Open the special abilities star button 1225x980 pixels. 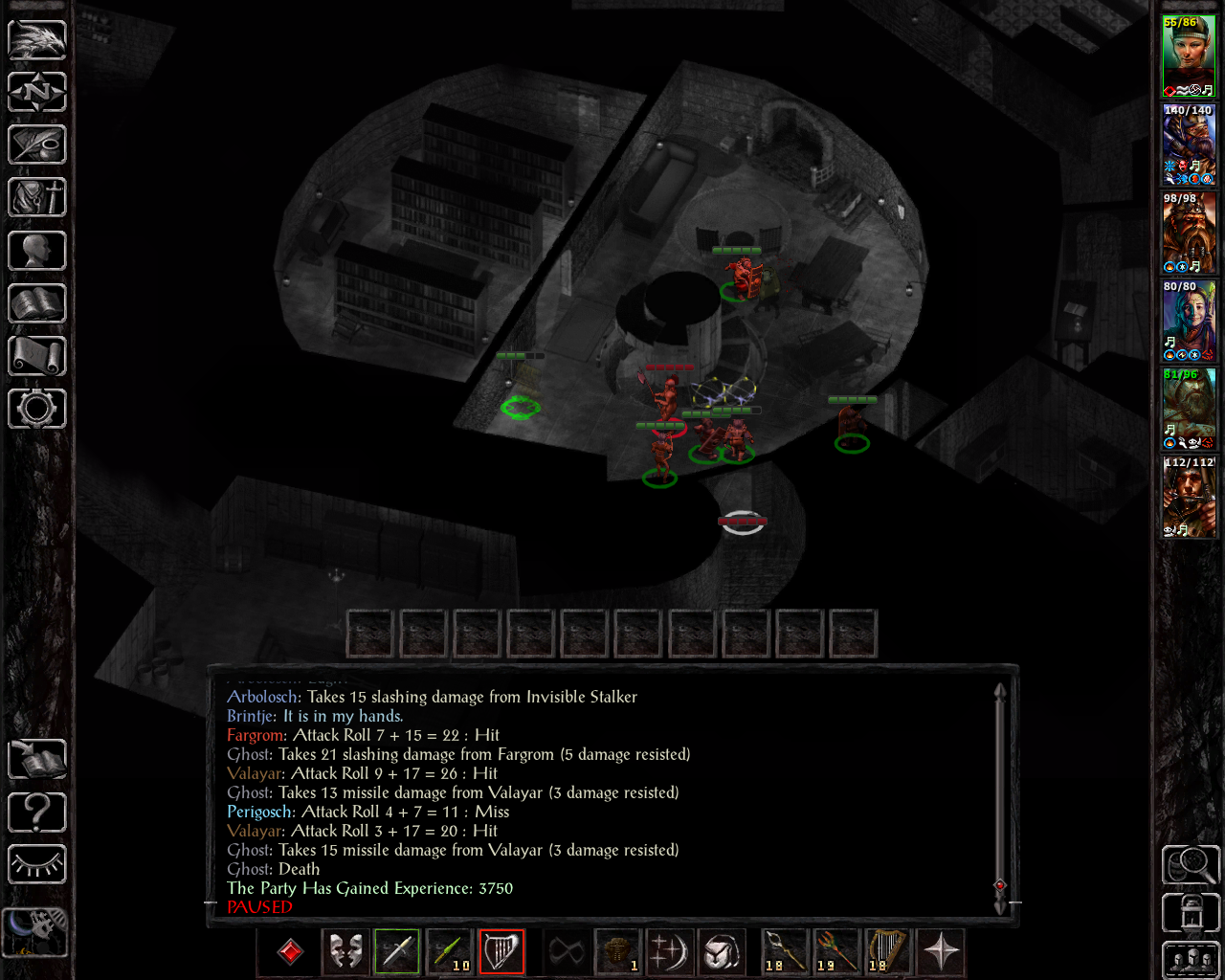941,951
